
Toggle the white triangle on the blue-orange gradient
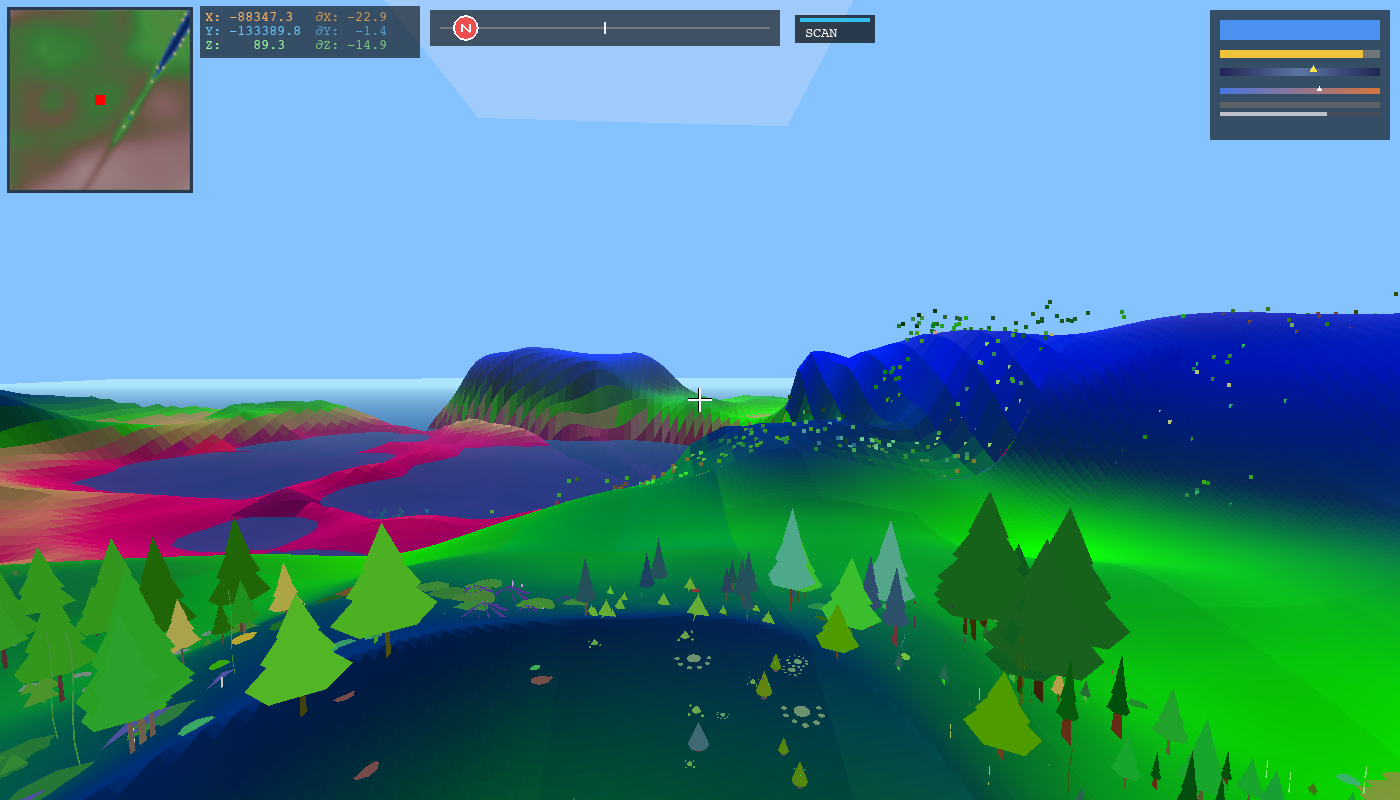click(1318, 88)
